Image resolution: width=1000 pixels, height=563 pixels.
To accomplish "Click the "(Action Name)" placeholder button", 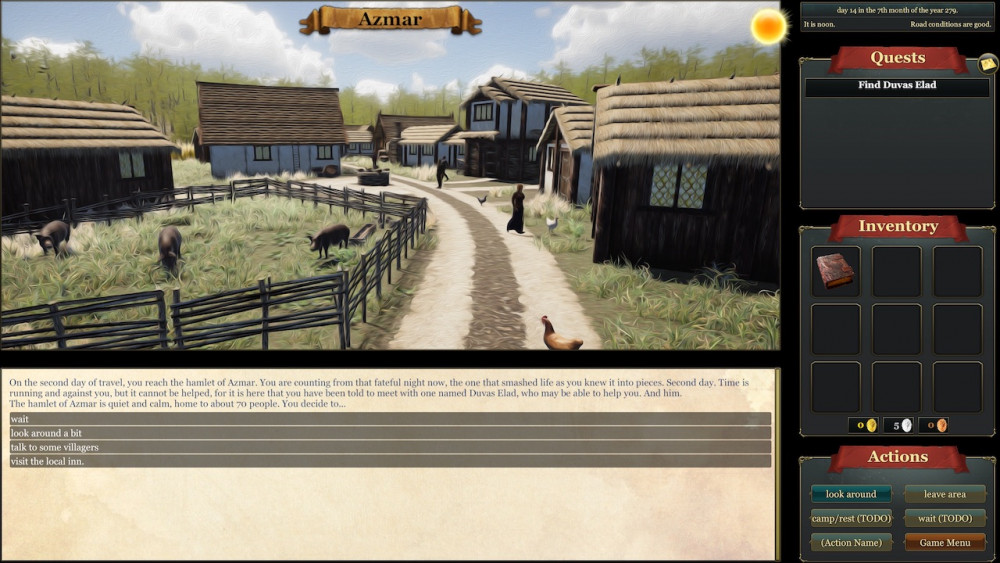I will [x=851, y=542].
